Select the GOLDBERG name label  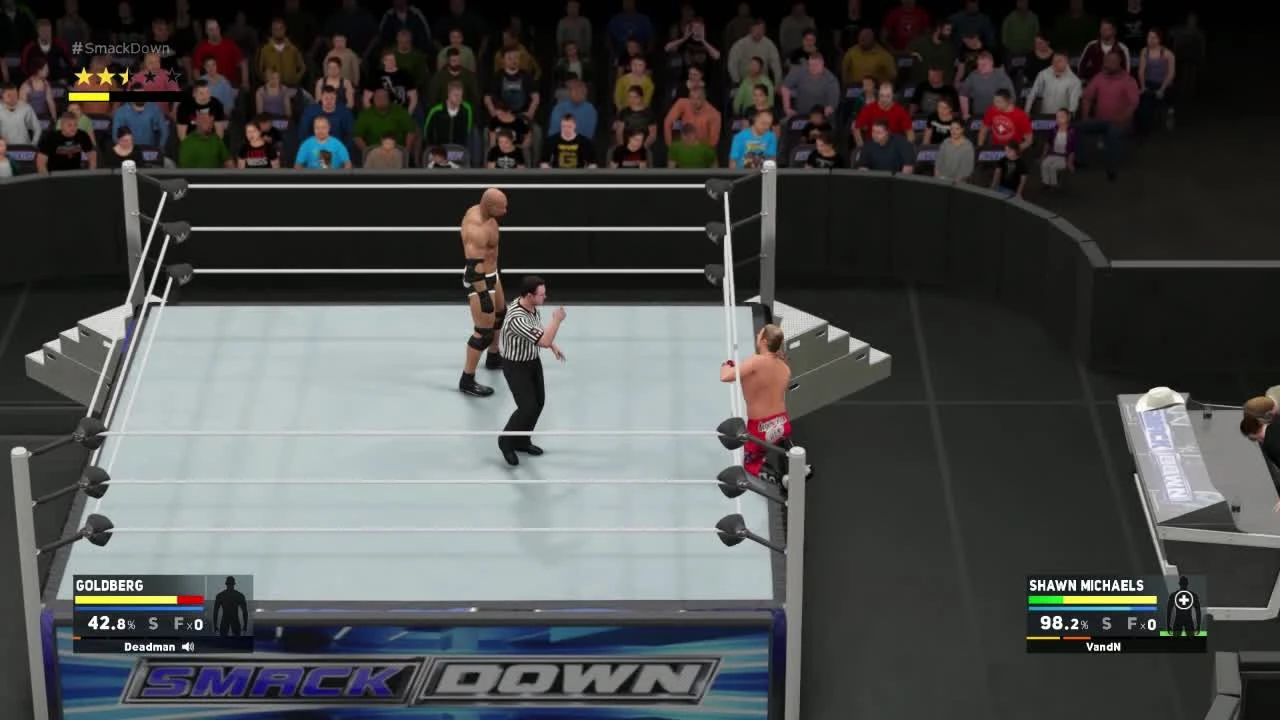point(110,585)
